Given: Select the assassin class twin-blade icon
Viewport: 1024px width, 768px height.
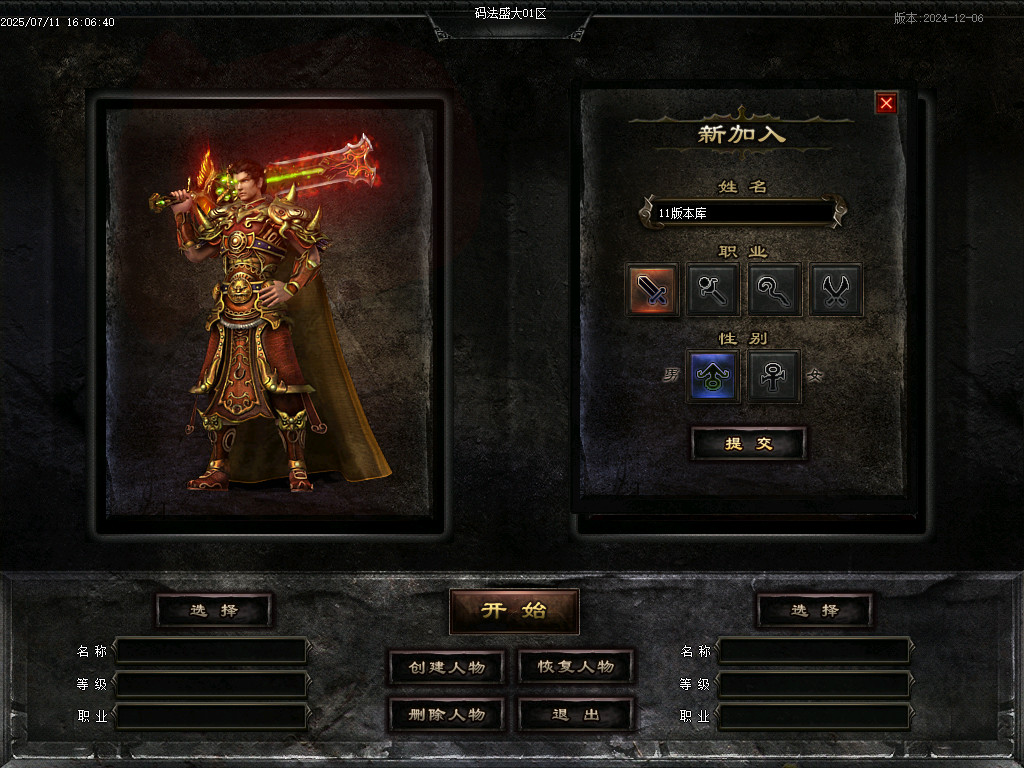Looking at the screenshot, I should (x=835, y=290).
